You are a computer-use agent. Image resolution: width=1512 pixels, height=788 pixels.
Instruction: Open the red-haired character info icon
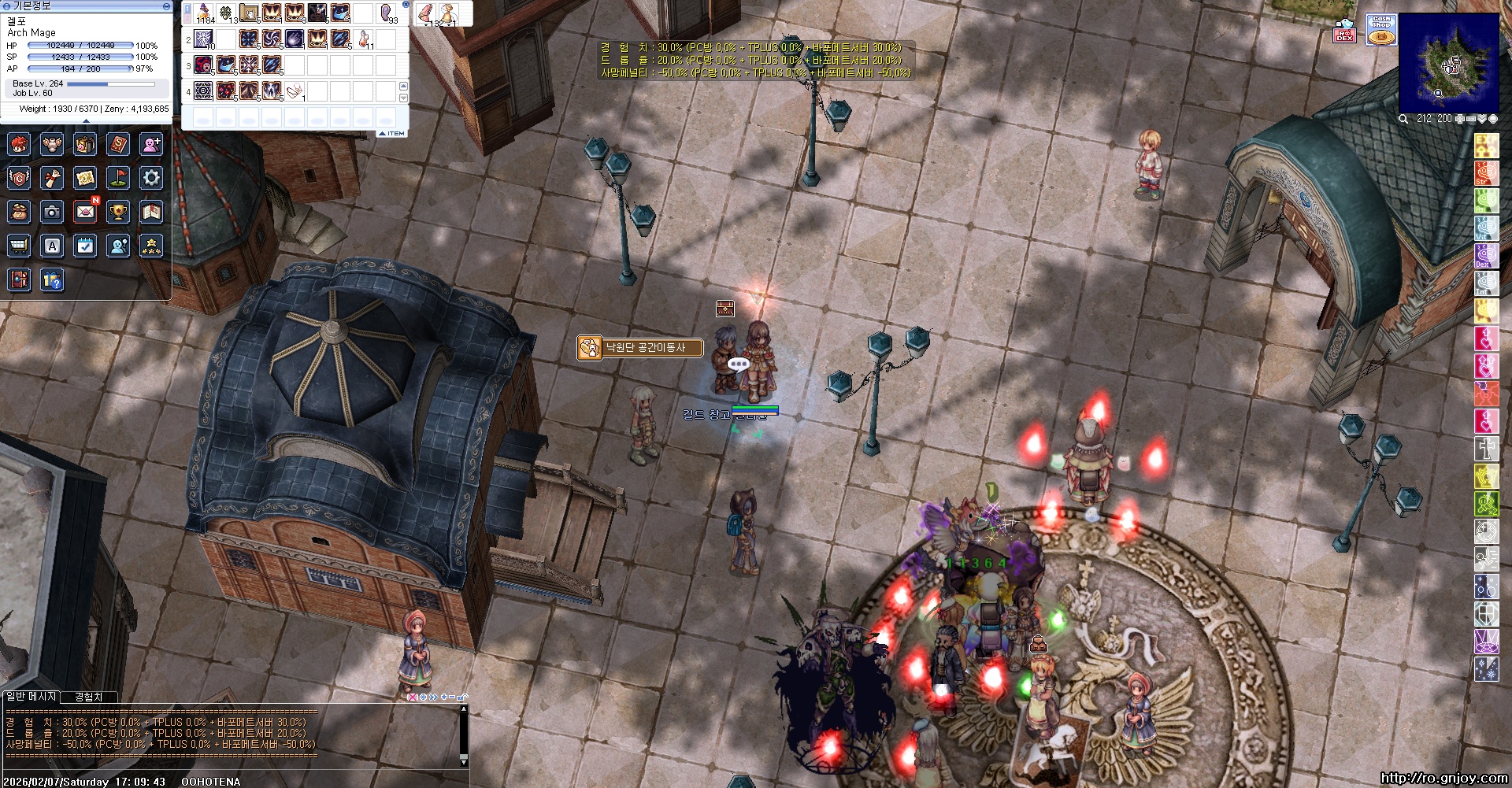click(x=19, y=144)
